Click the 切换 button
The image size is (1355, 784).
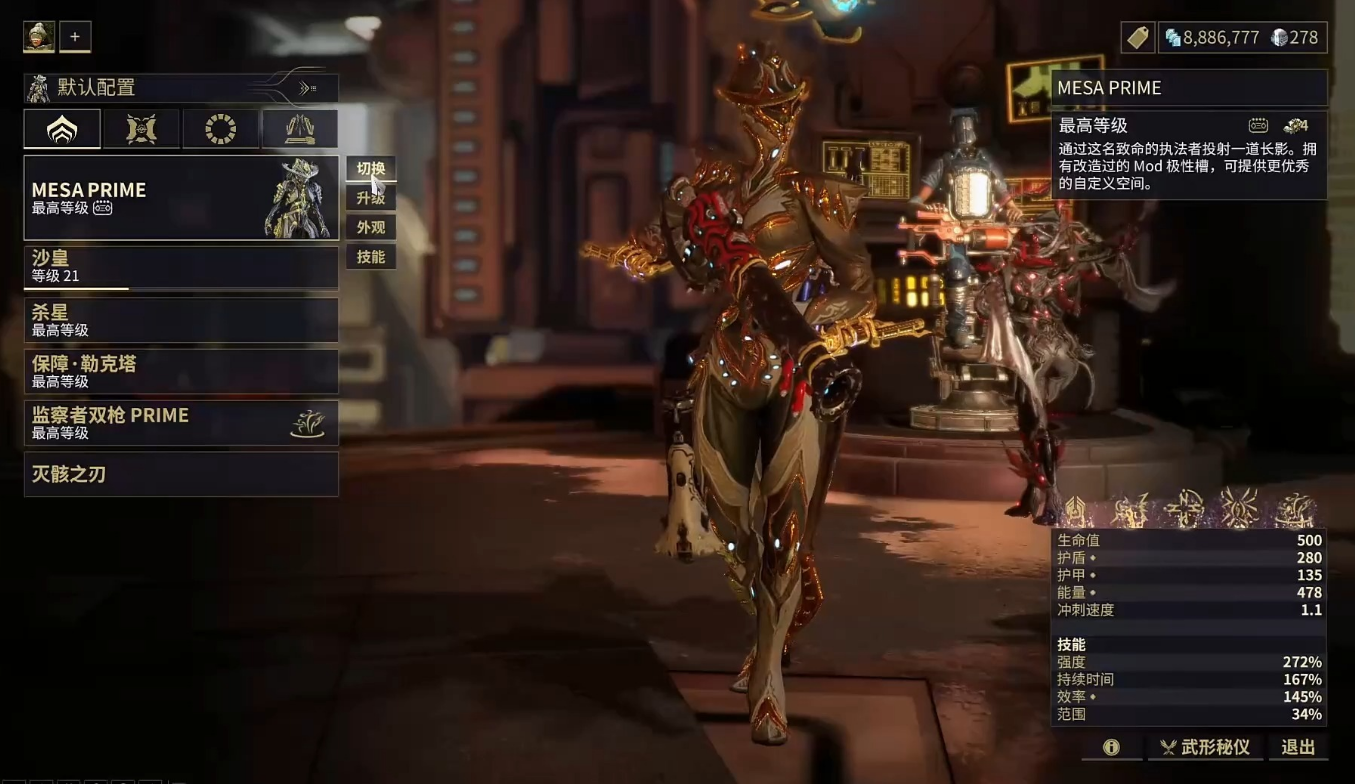pos(371,168)
